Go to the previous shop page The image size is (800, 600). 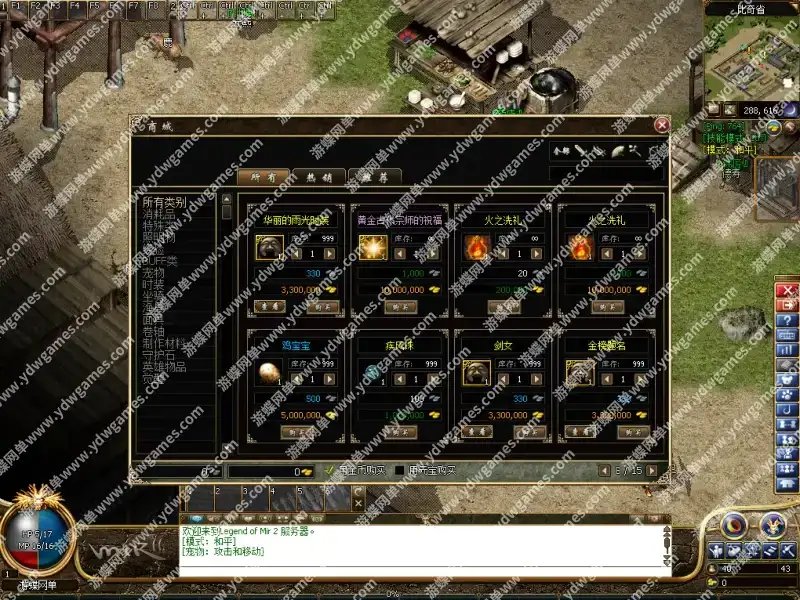coord(602,470)
